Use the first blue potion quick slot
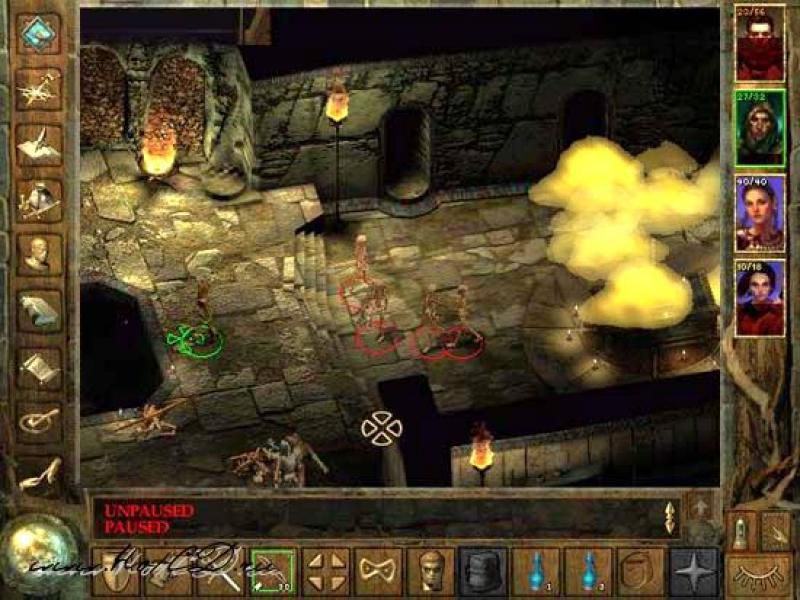Screen dimensions: 800x600 (536, 572)
